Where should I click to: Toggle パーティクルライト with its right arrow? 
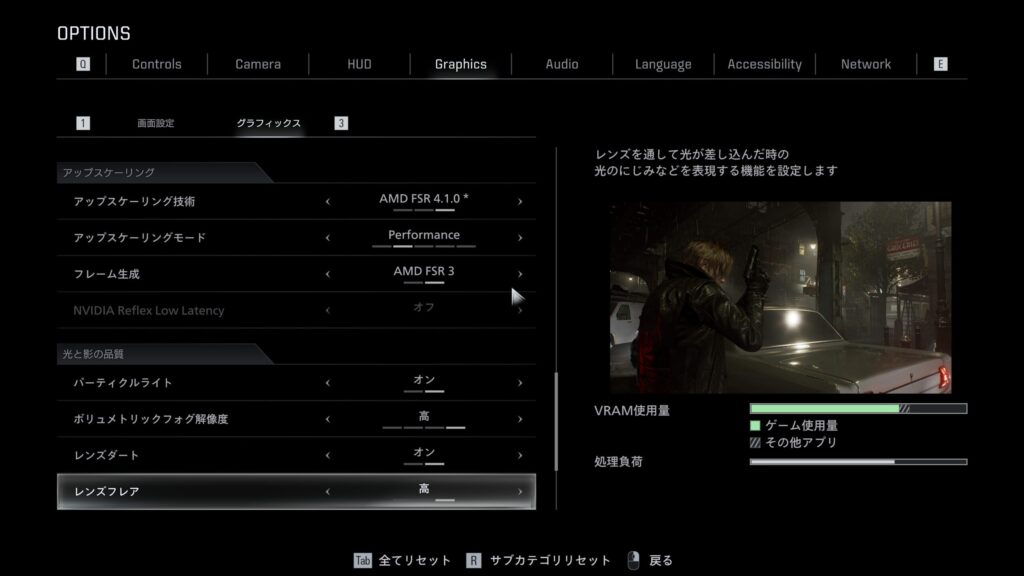520,383
